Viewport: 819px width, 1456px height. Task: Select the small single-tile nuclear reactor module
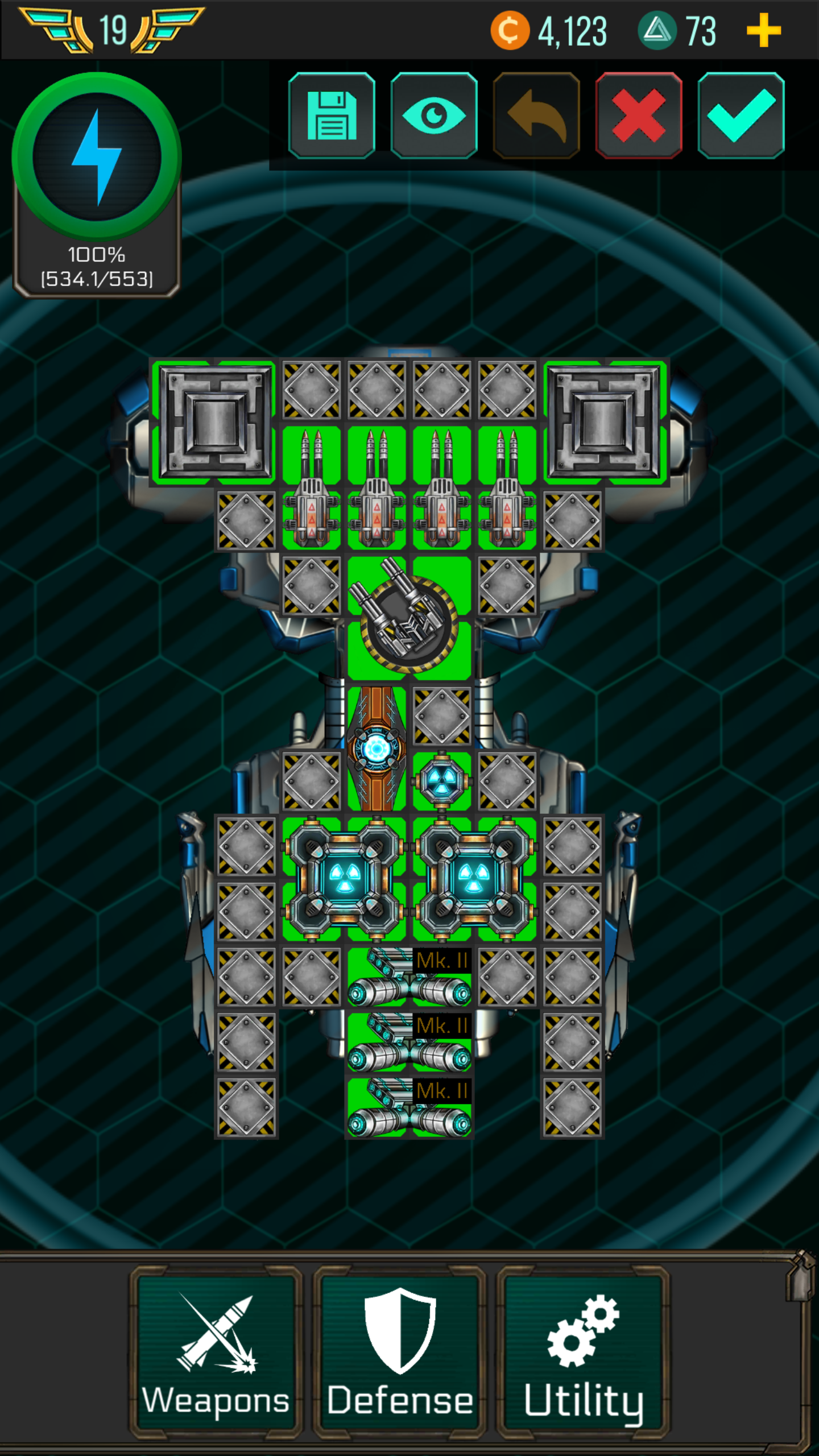click(442, 780)
